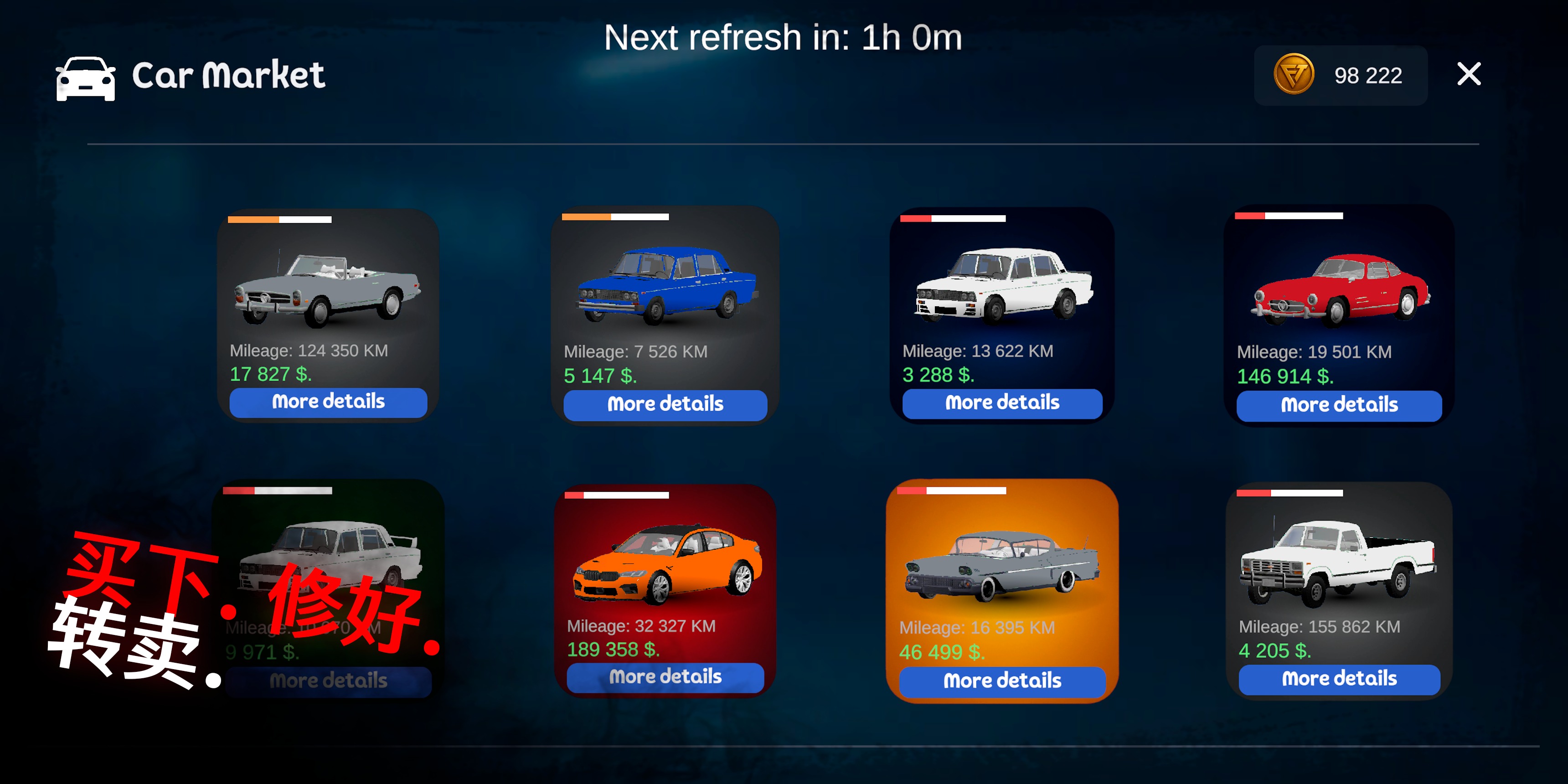Open More details for the 46 499 $ cruiser
1568x784 pixels.
click(1001, 681)
